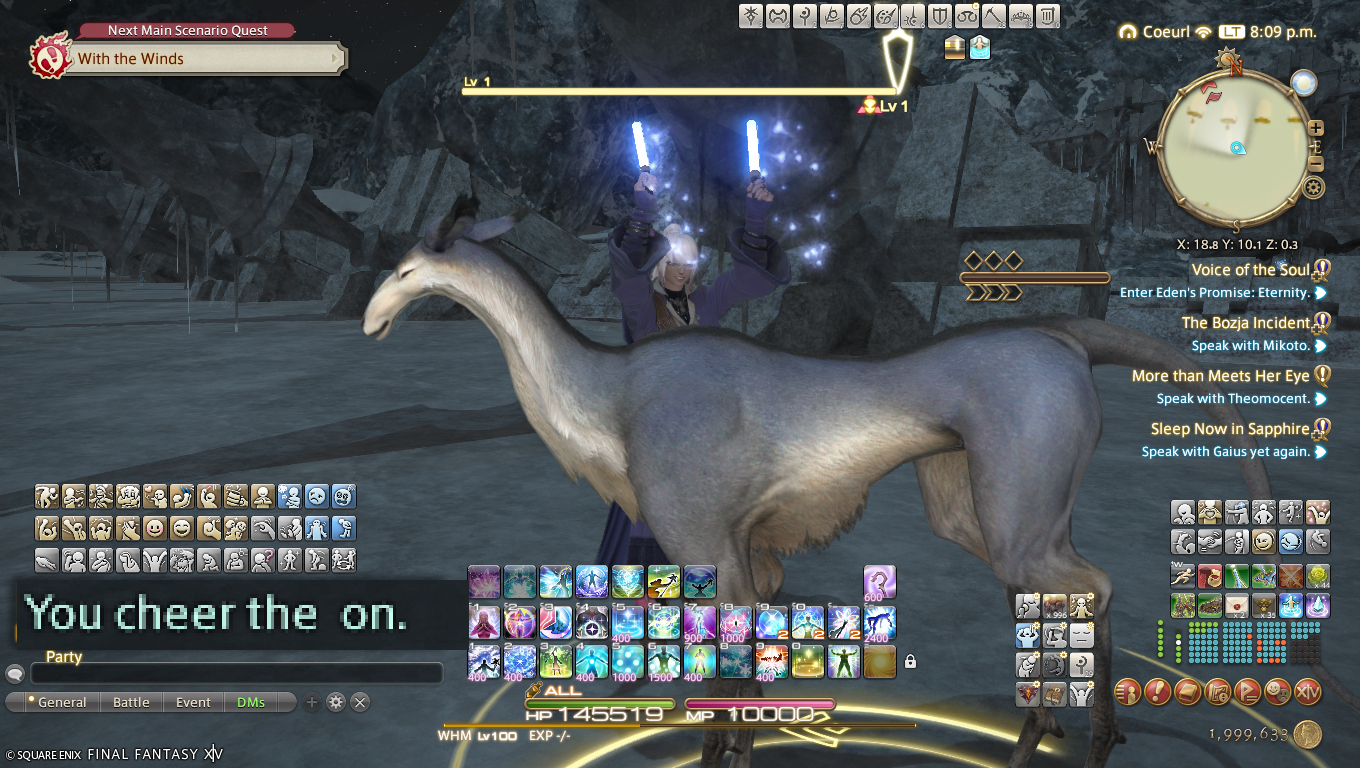Select the Sleep Now in Sapphire quest
1360x768 pixels.
pyautogui.click(x=1230, y=429)
